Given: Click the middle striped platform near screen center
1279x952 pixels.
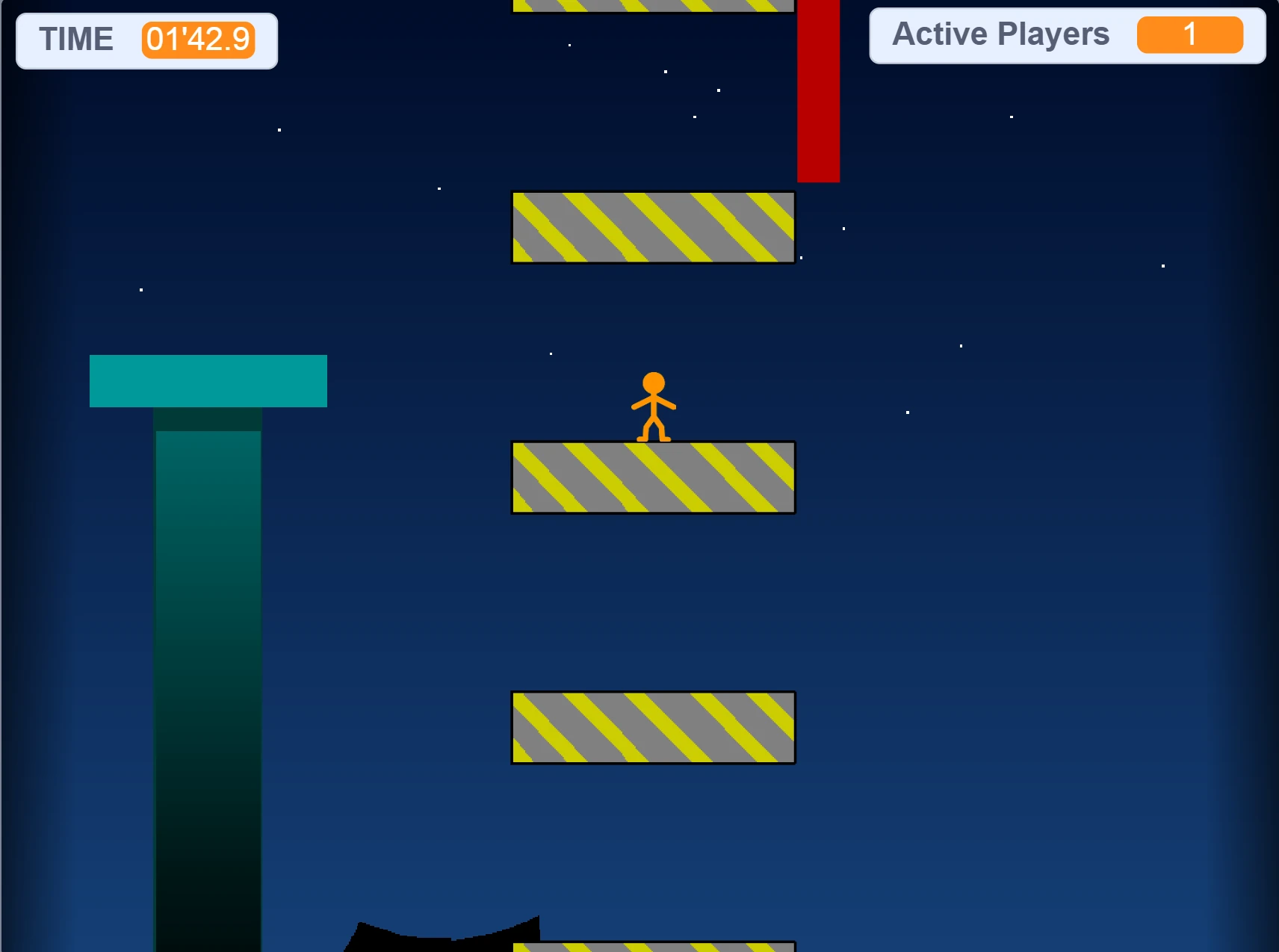Looking at the screenshot, I should pos(653,226).
